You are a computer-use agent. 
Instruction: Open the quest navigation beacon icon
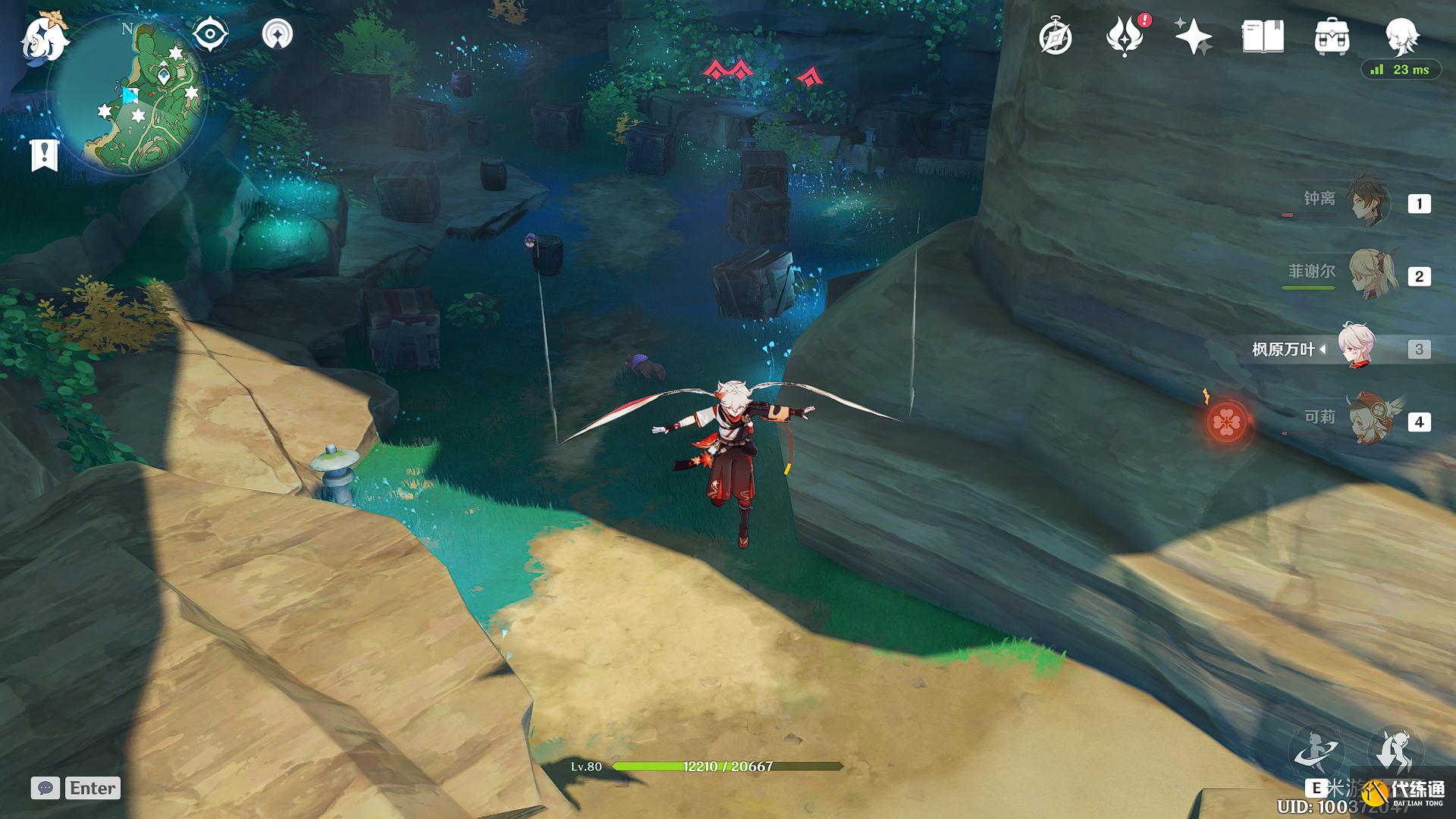click(x=278, y=35)
